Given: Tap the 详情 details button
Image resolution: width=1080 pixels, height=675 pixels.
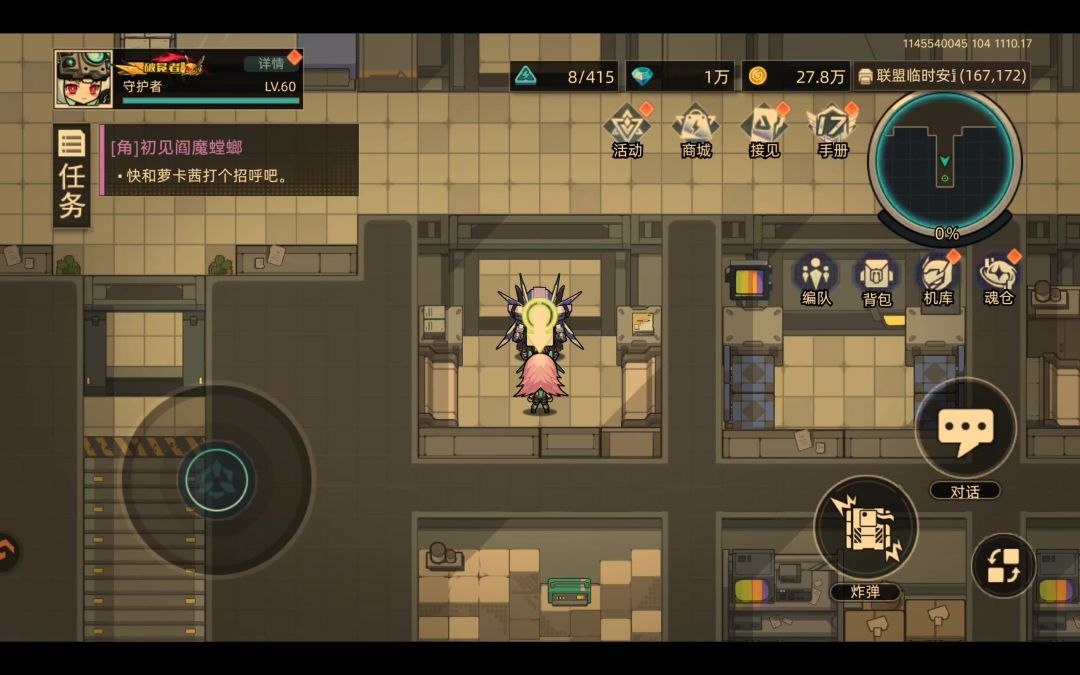Looking at the screenshot, I should [271, 63].
